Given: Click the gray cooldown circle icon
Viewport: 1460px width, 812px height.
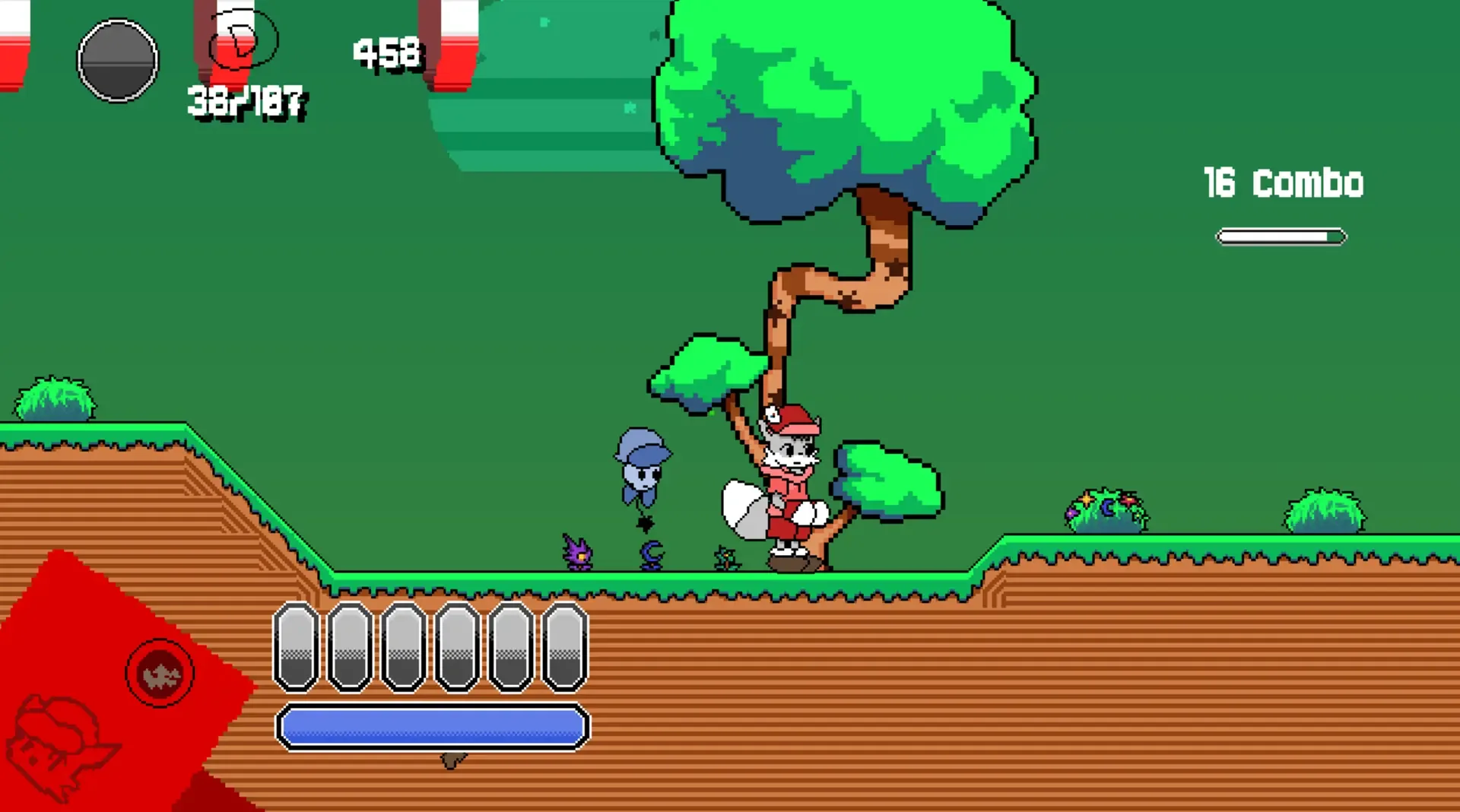Looking at the screenshot, I should click(118, 62).
